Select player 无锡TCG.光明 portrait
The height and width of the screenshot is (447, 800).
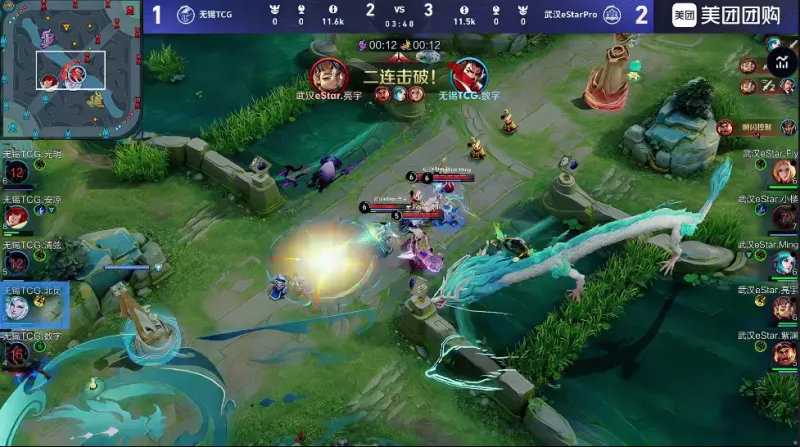[16, 172]
